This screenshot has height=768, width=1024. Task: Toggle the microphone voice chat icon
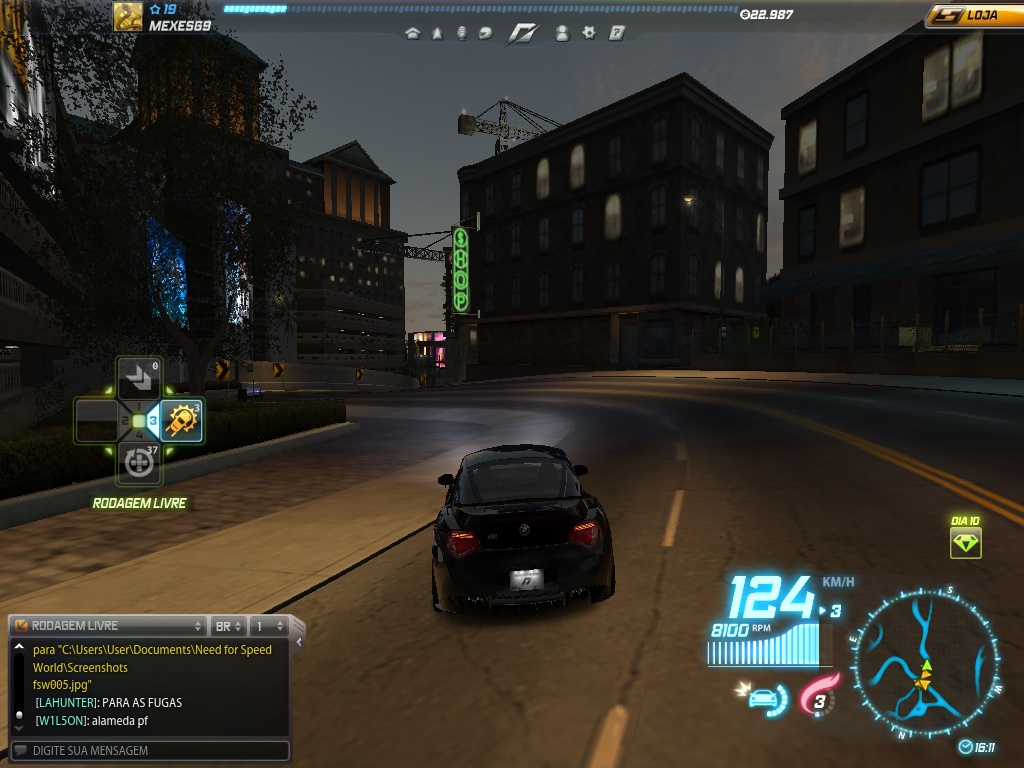(x=461, y=33)
